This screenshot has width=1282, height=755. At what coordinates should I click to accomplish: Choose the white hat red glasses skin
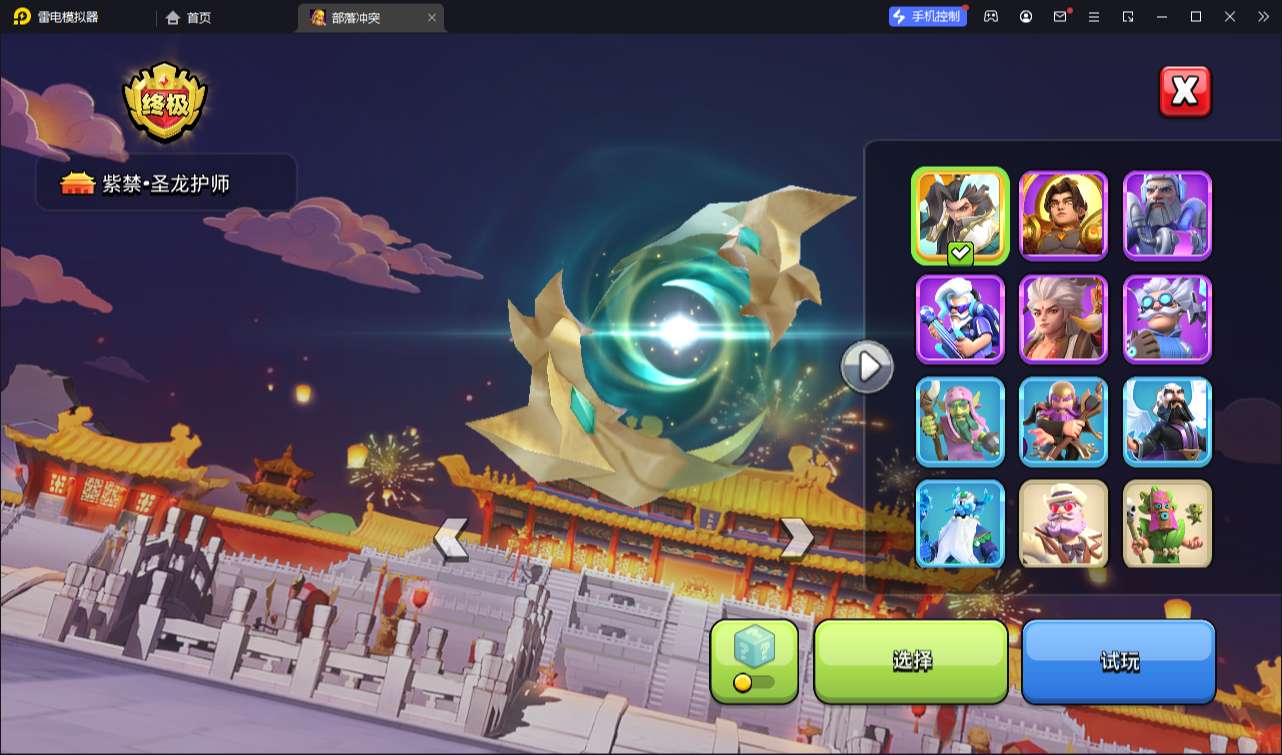click(1063, 524)
